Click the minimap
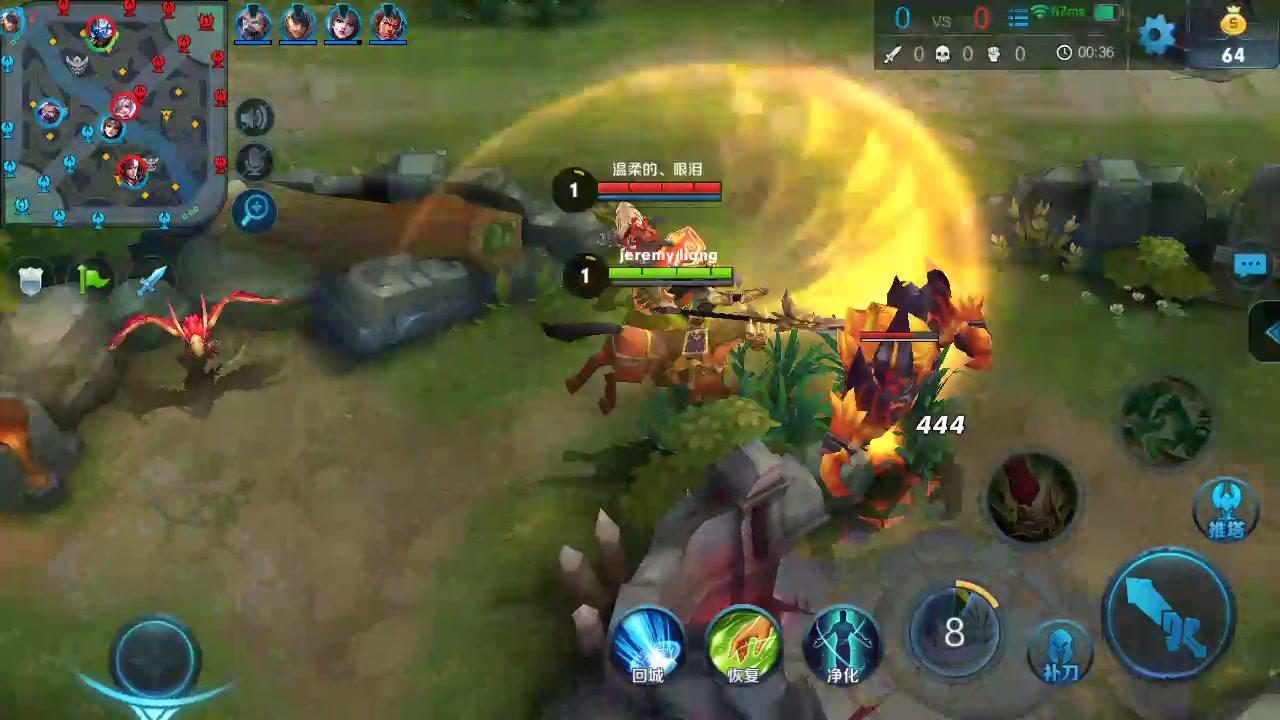The height and width of the screenshot is (720, 1280). (114, 112)
